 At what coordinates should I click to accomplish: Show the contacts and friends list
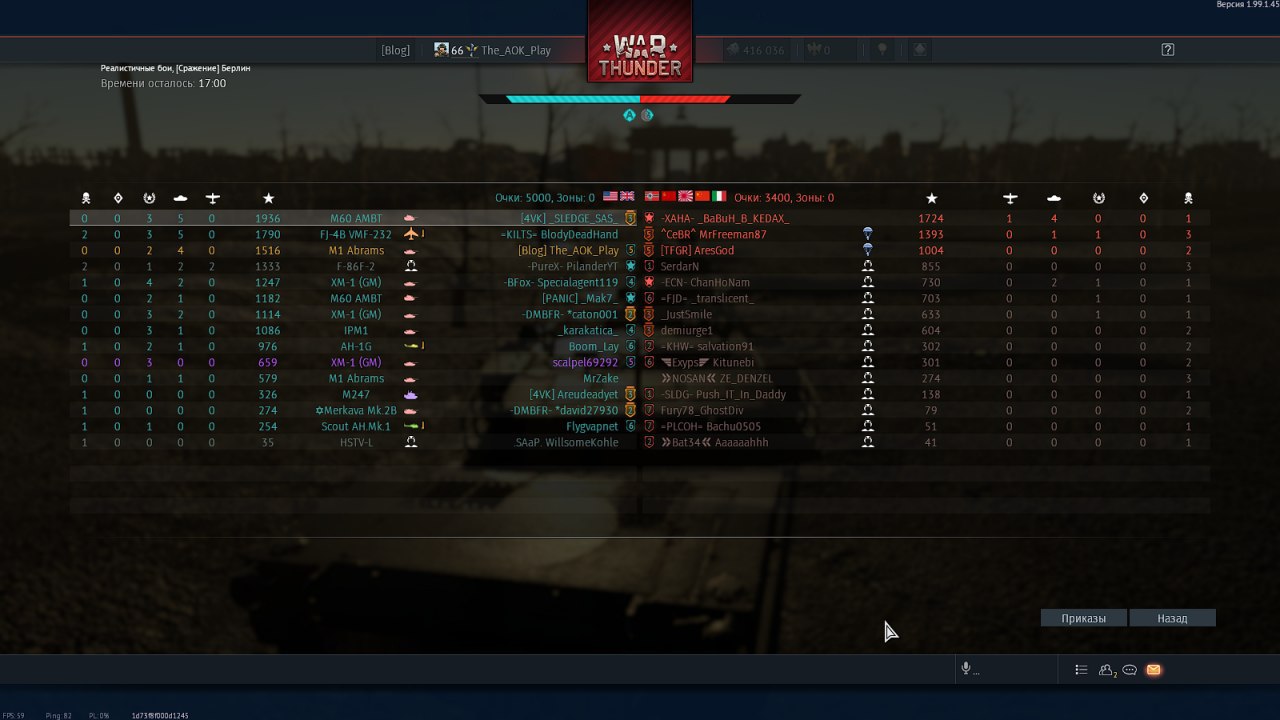tap(1107, 670)
